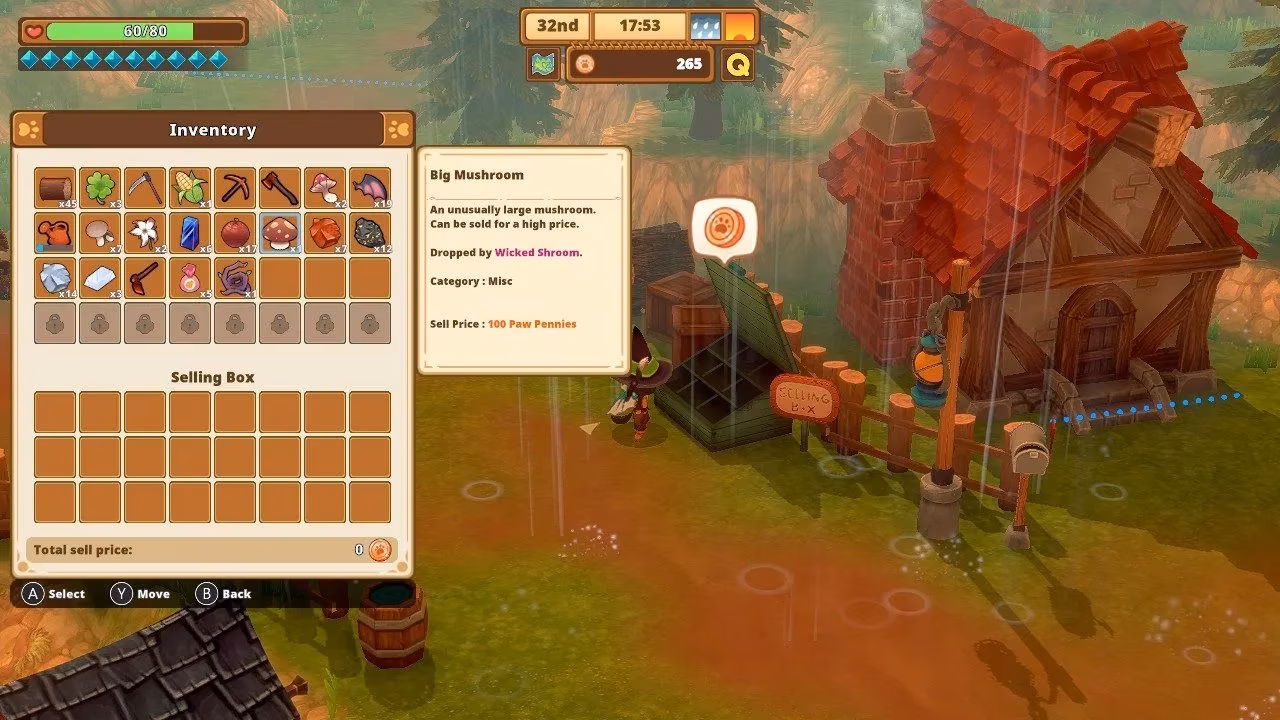Click the hoe tool slot
This screenshot has height=720, width=1280.
[145, 278]
